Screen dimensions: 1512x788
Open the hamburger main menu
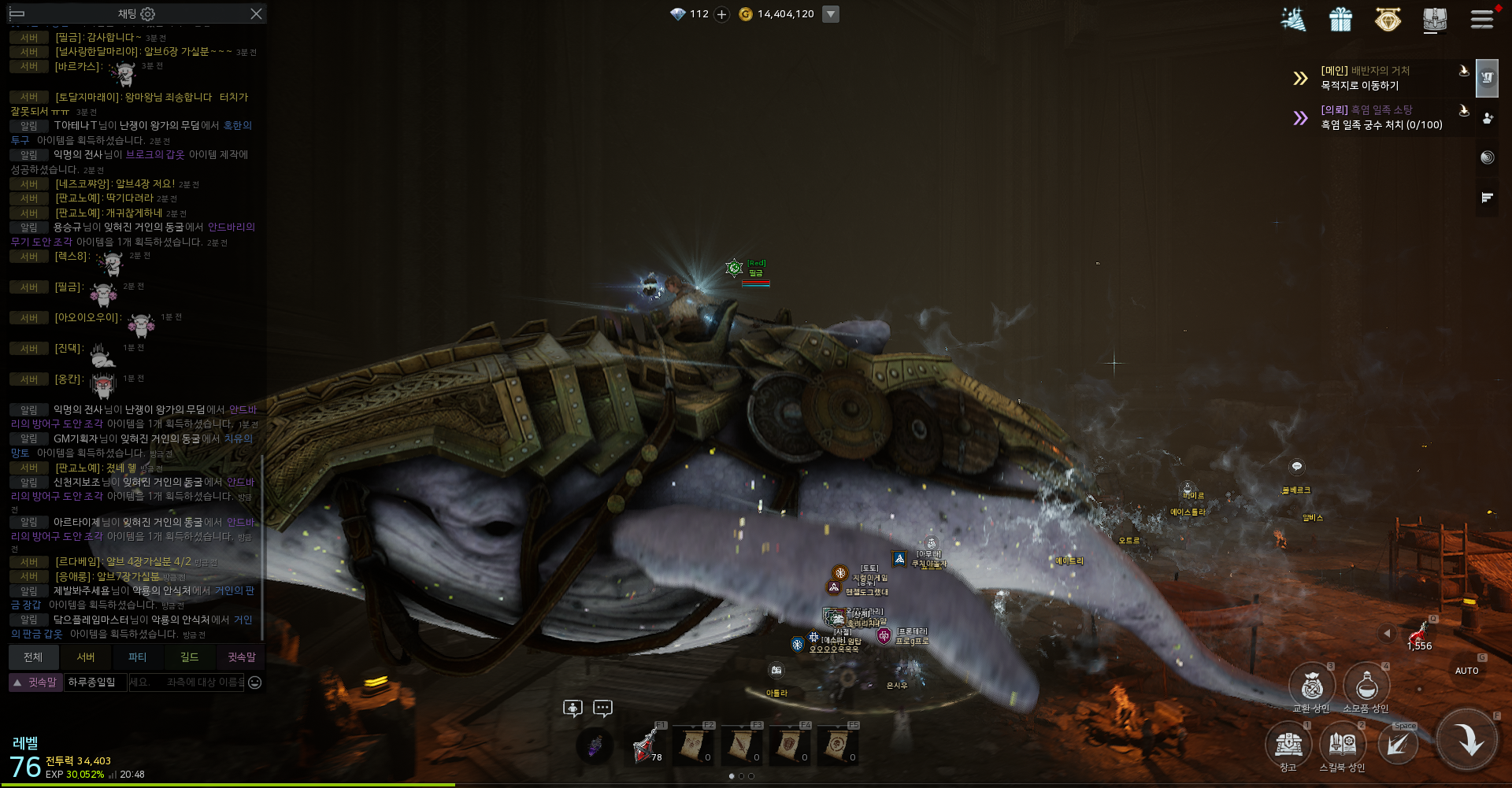(1482, 19)
